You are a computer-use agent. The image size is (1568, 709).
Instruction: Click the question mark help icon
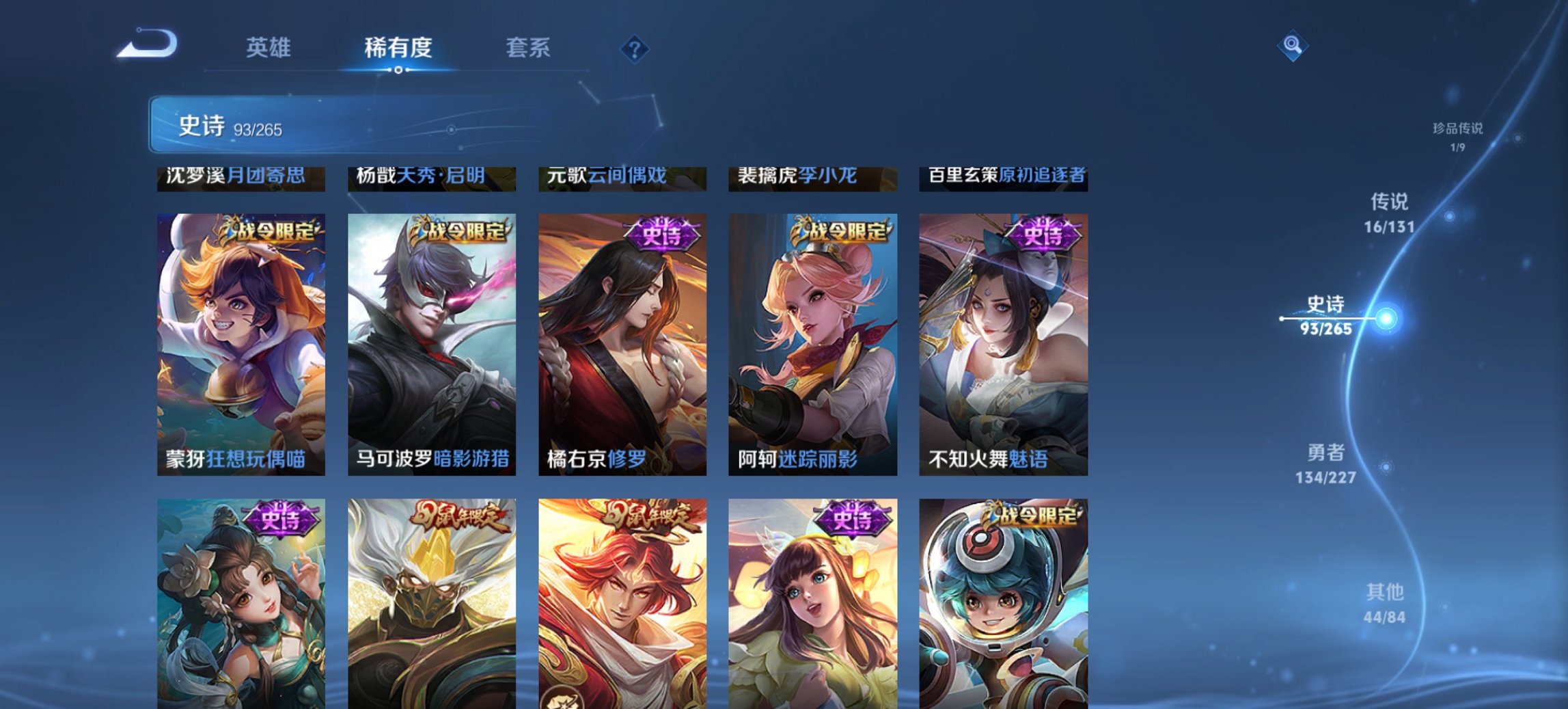click(x=635, y=49)
